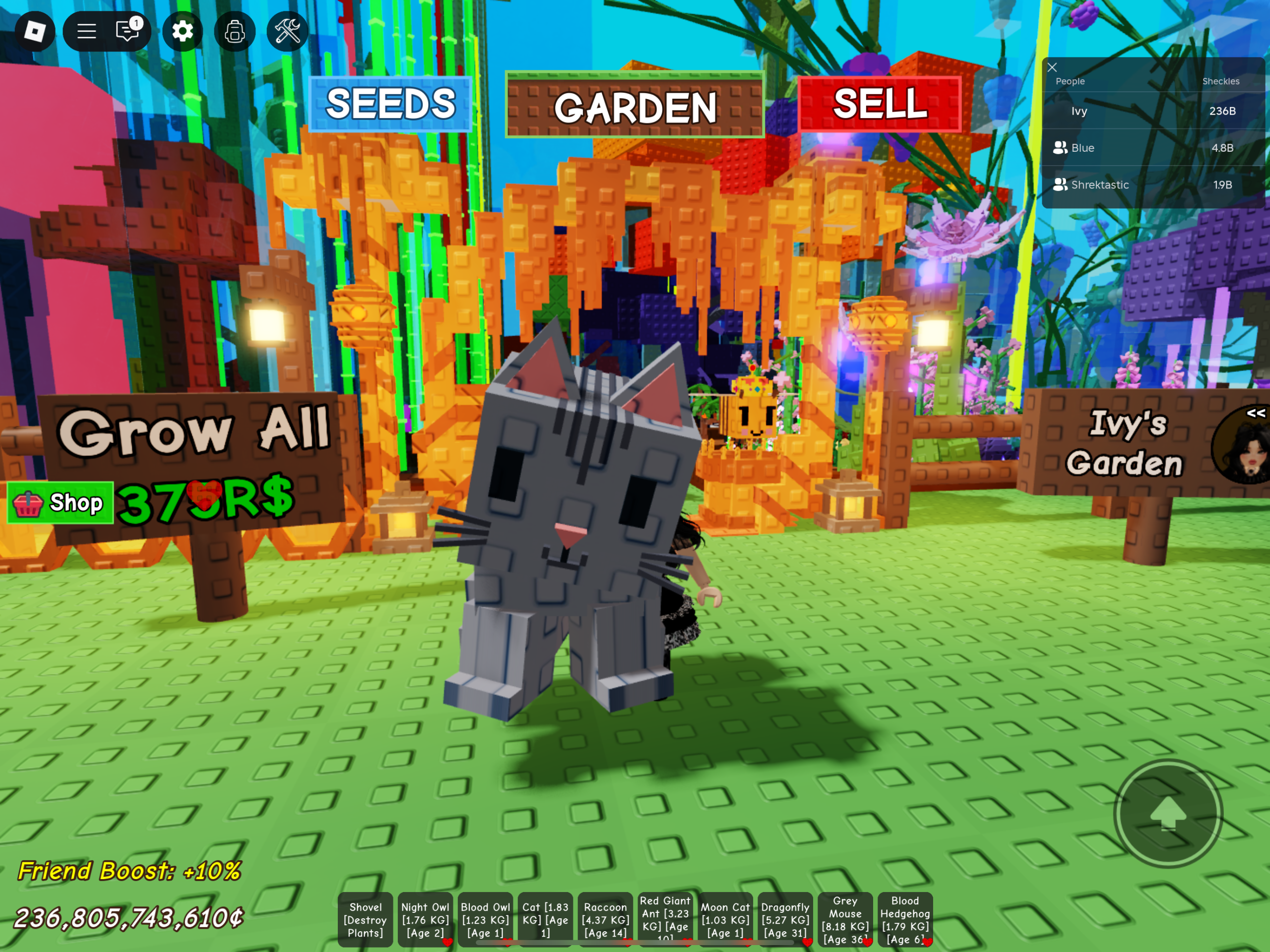Equip the Night Owl pet
Viewport: 1270px width, 952px height.
click(x=426, y=919)
